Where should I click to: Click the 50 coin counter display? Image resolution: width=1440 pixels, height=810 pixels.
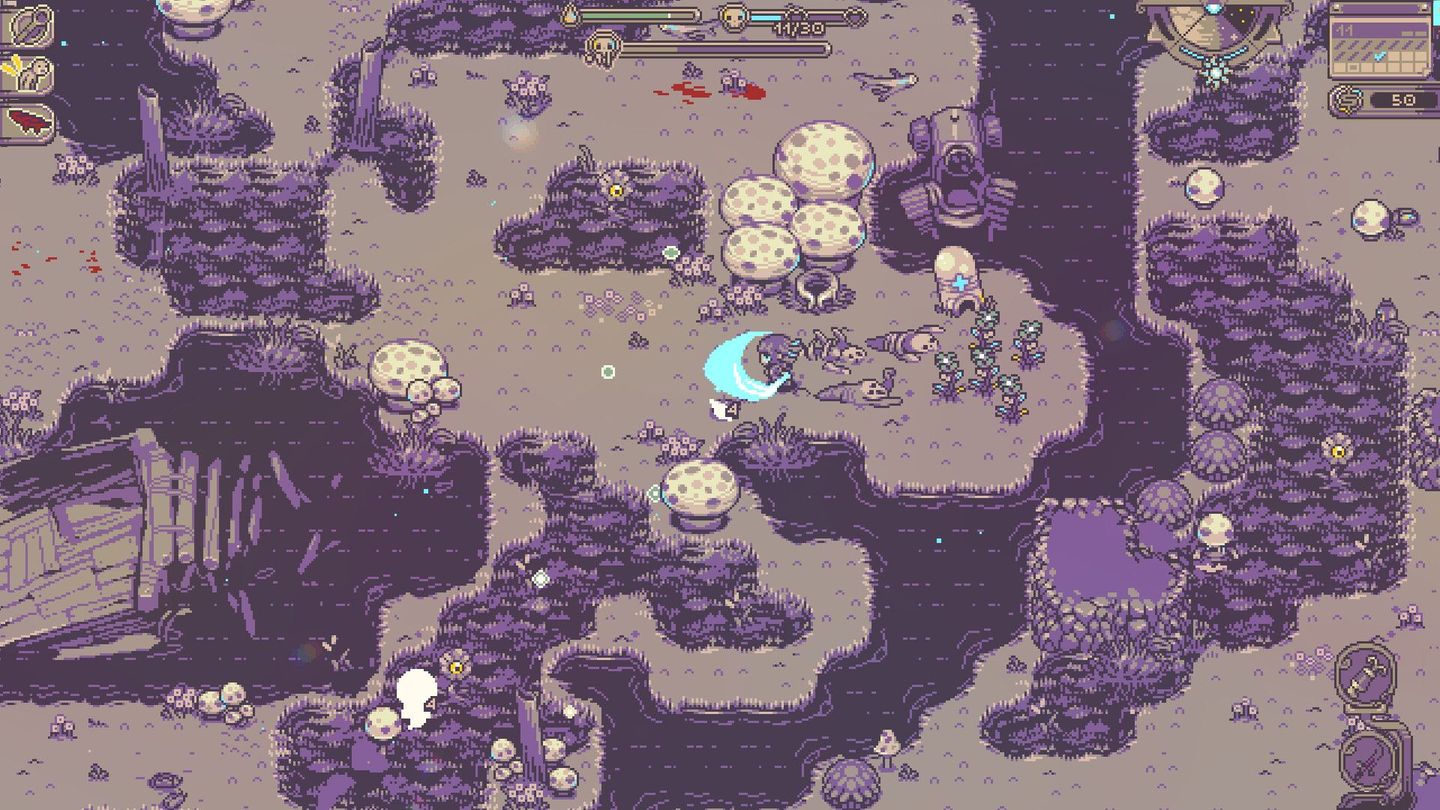coord(1403,99)
